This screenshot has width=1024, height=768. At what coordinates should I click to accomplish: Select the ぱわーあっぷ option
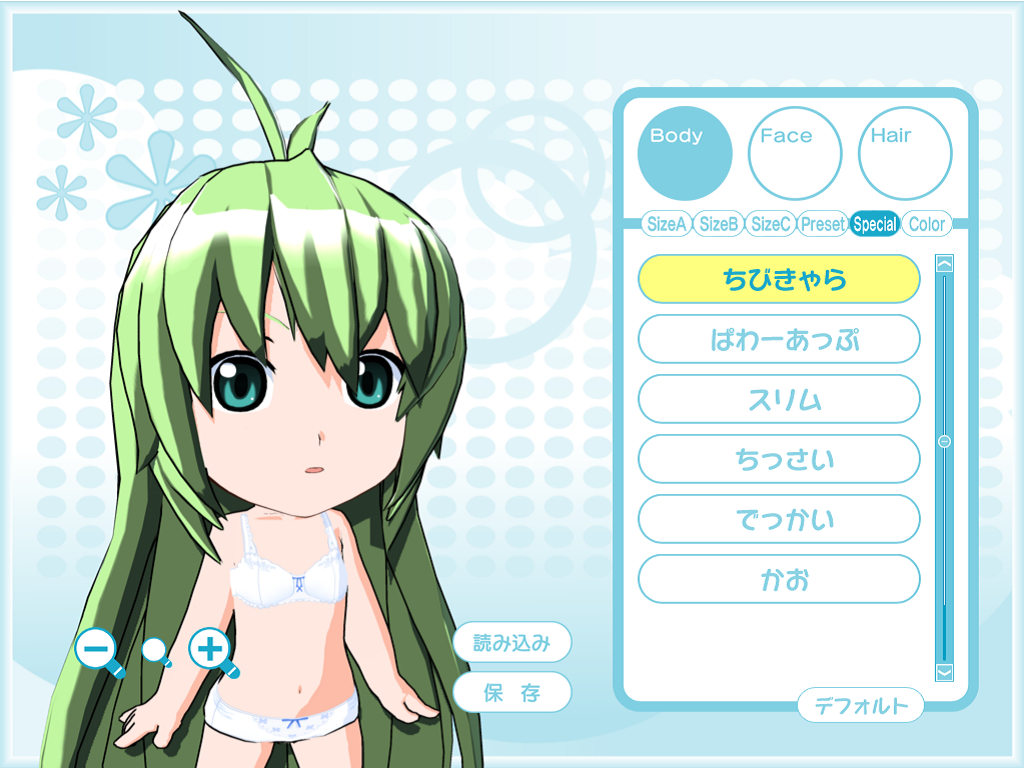pyautogui.click(x=778, y=339)
